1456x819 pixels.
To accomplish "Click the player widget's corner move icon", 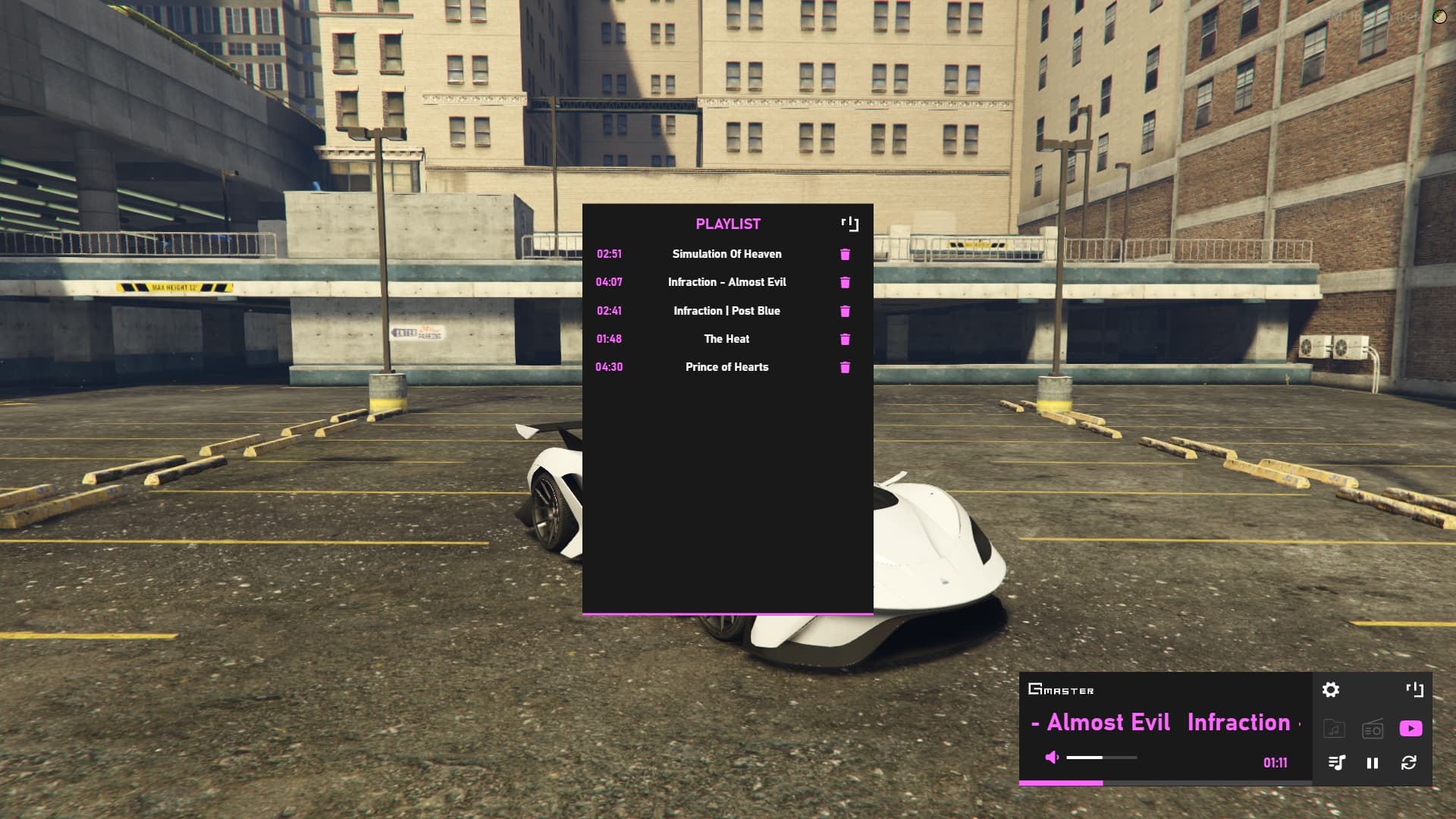I will tap(1414, 689).
